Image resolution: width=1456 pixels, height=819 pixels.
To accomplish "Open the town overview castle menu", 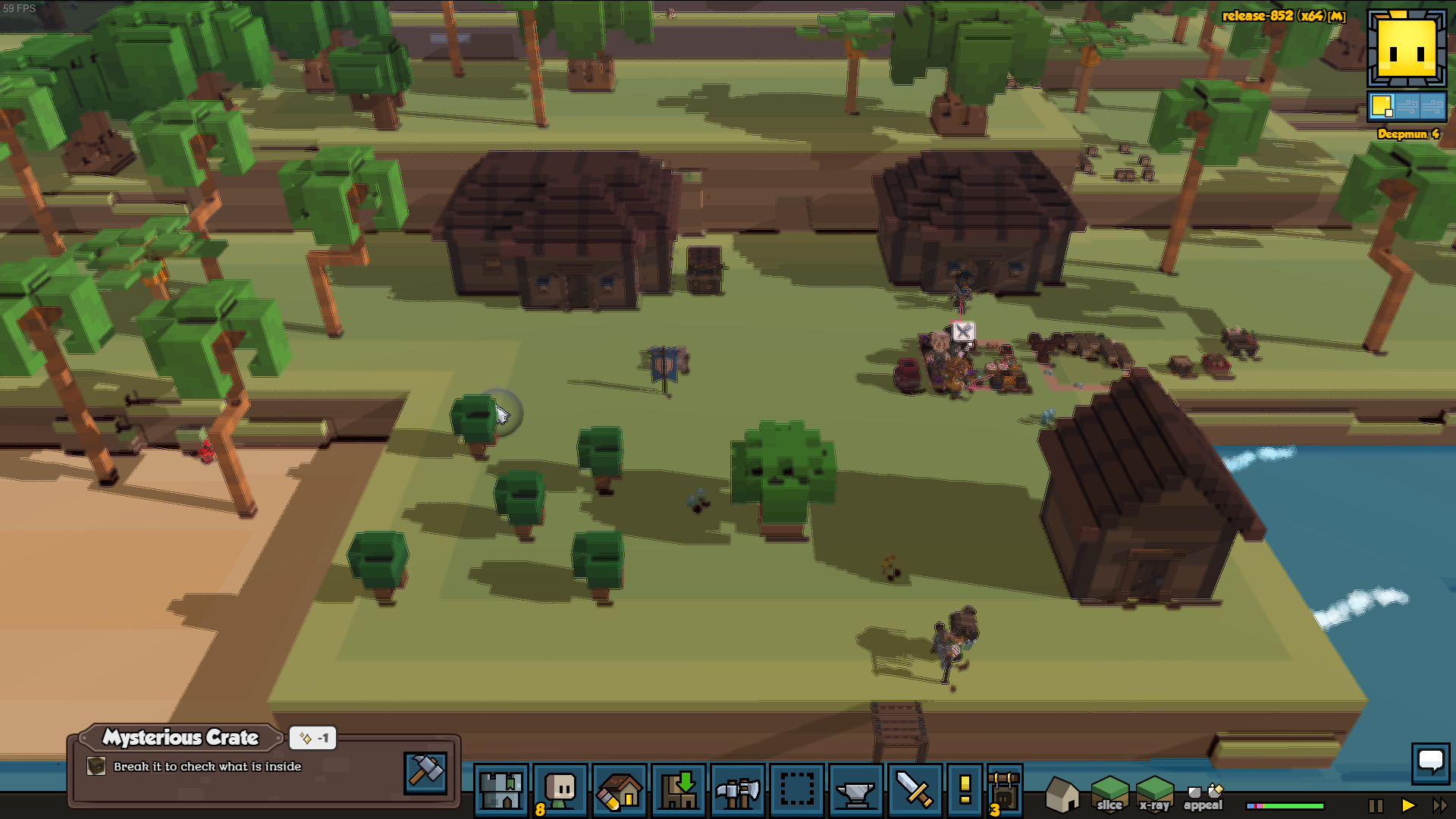I will [x=500, y=790].
